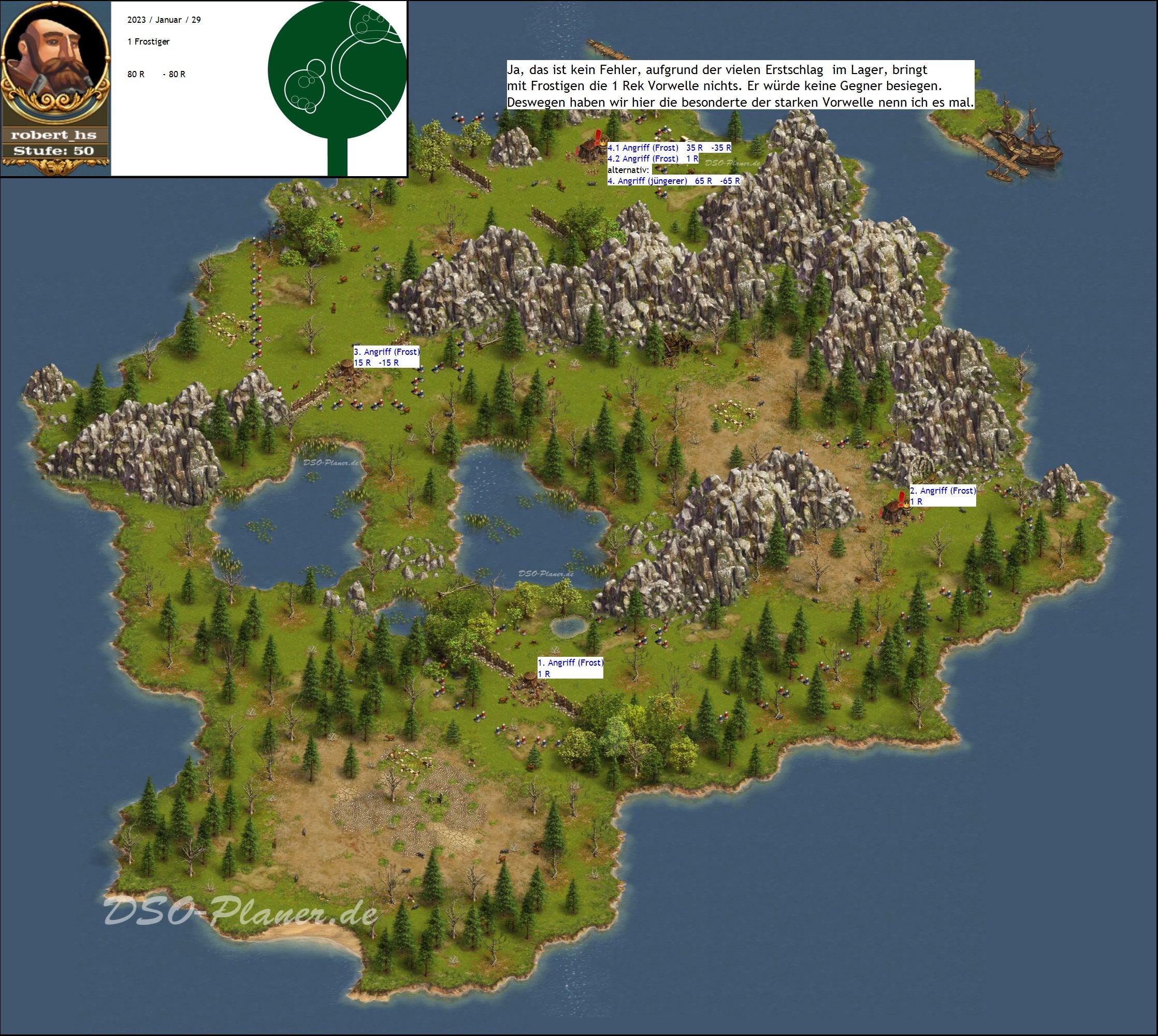Select the "1. Angriff (Frost)" map label
The height and width of the screenshot is (1036, 1158).
(570, 663)
